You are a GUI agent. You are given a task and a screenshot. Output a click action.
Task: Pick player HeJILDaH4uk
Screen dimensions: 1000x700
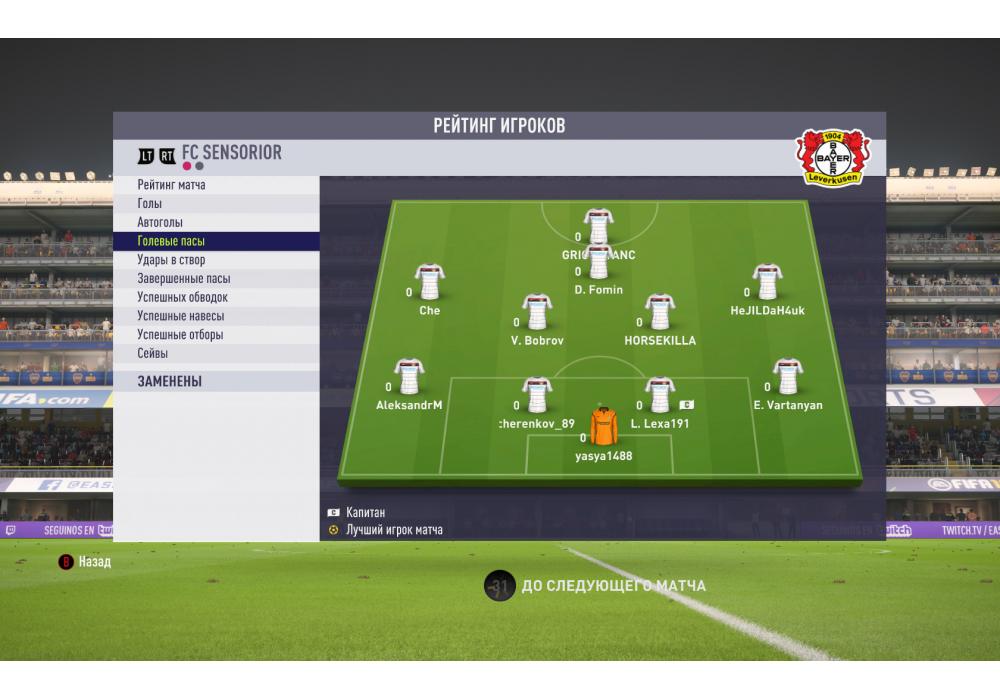coord(767,283)
